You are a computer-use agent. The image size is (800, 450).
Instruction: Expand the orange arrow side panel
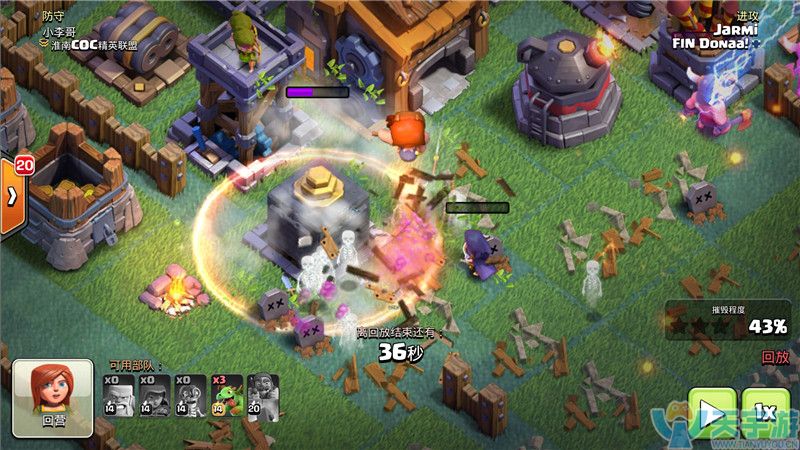11,195
